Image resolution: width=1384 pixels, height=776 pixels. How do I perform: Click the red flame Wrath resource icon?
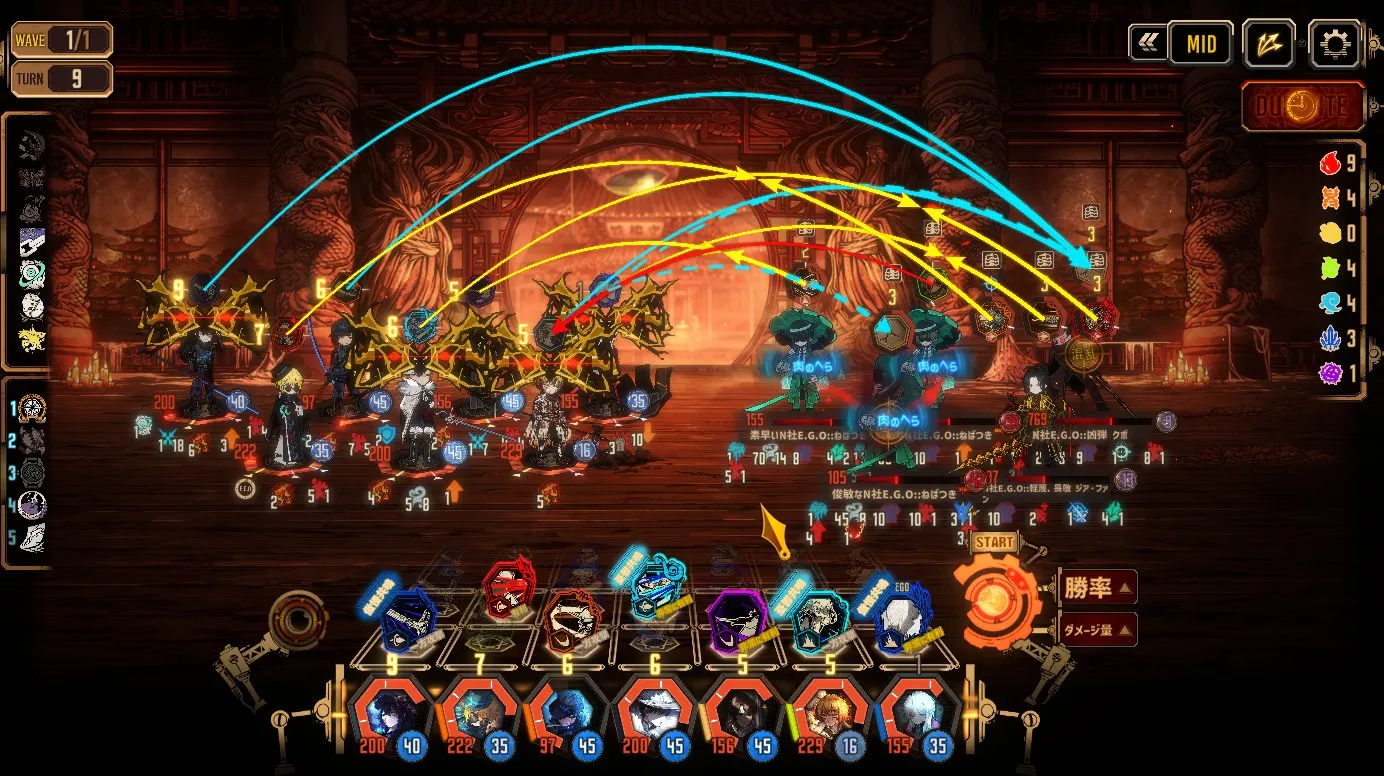pos(1330,163)
